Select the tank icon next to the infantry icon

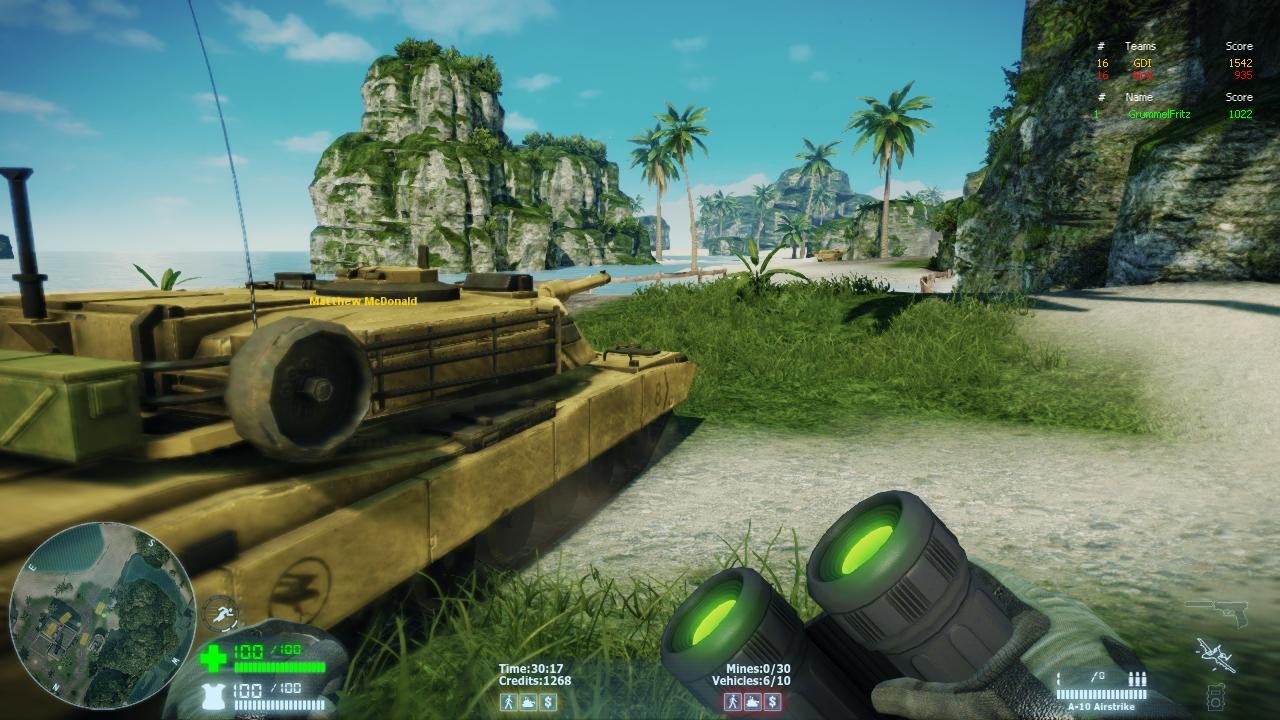pyautogui.click(x=528, y=702)
